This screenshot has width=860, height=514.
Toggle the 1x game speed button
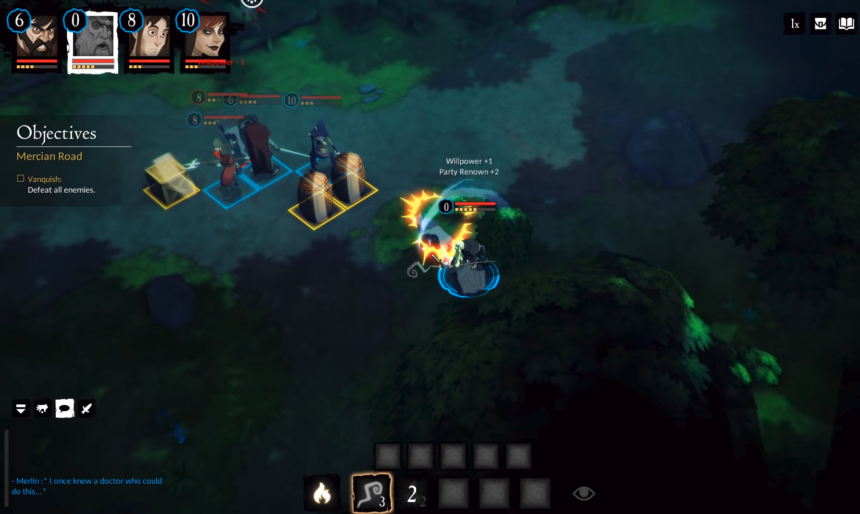click(x=795, y=24)
